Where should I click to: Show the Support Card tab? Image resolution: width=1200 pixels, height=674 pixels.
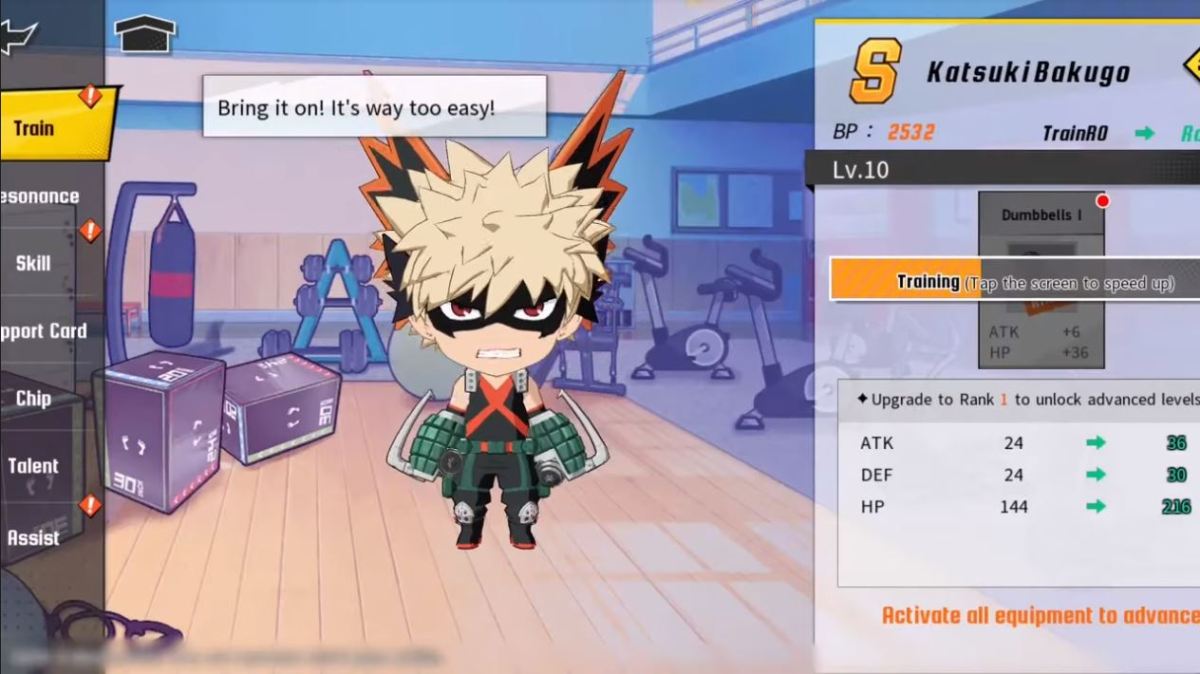42,331
